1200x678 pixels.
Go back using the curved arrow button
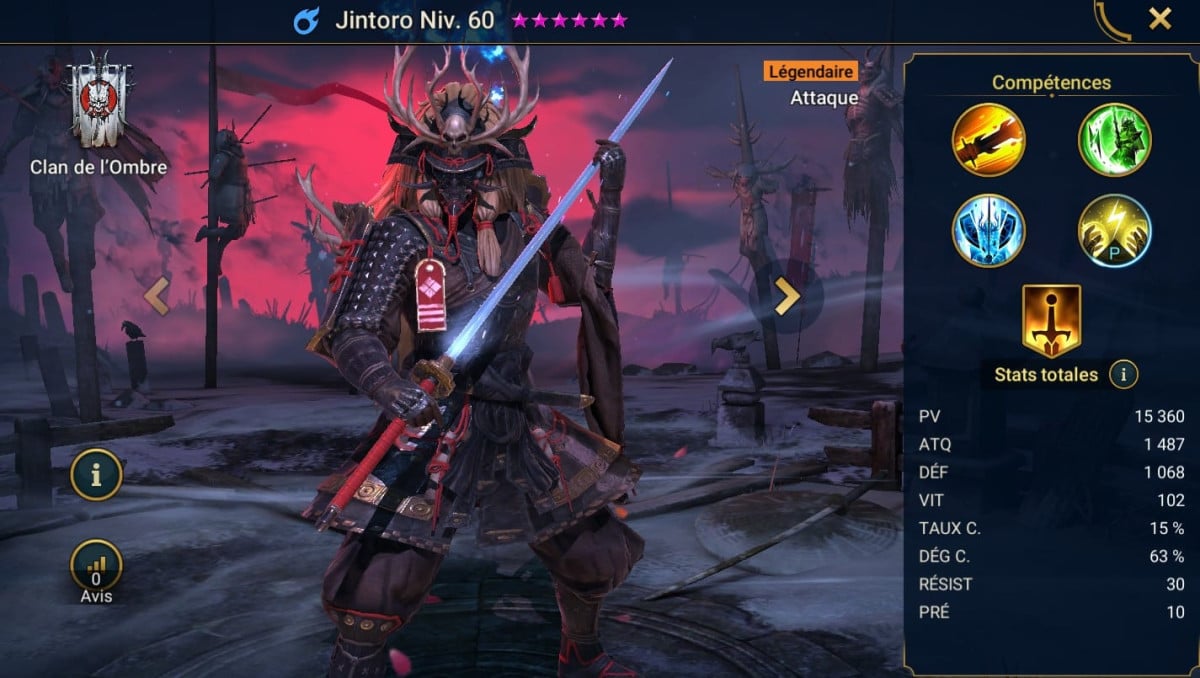(x=1112, y=21)
